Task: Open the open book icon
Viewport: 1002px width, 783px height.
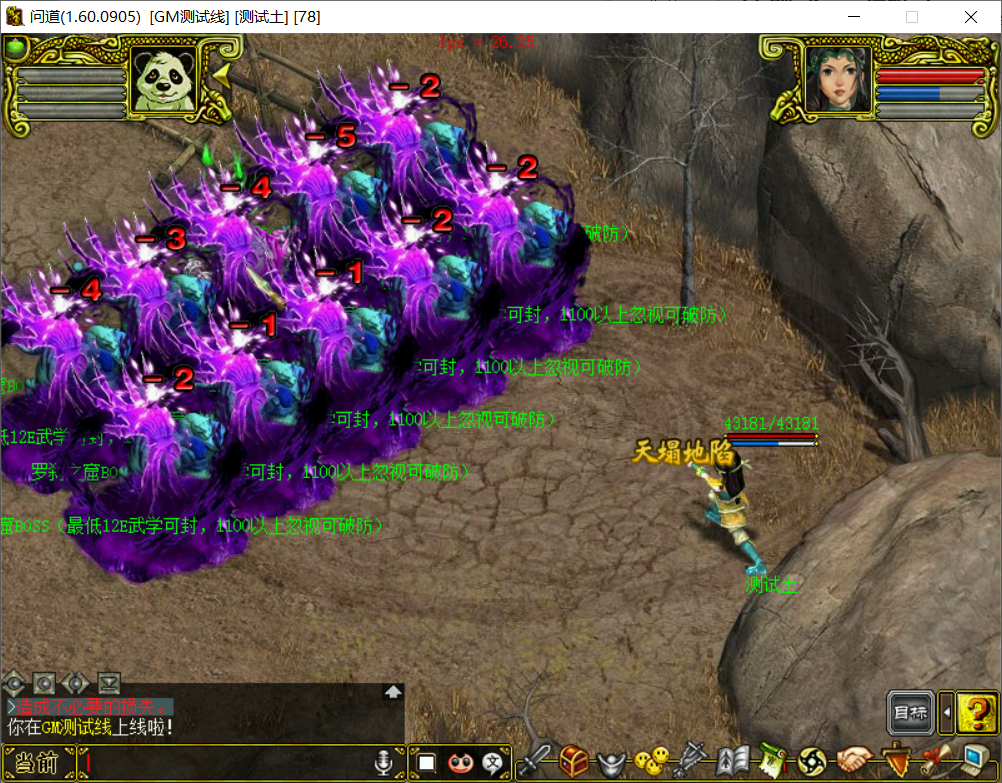Action: pos(733,762)
